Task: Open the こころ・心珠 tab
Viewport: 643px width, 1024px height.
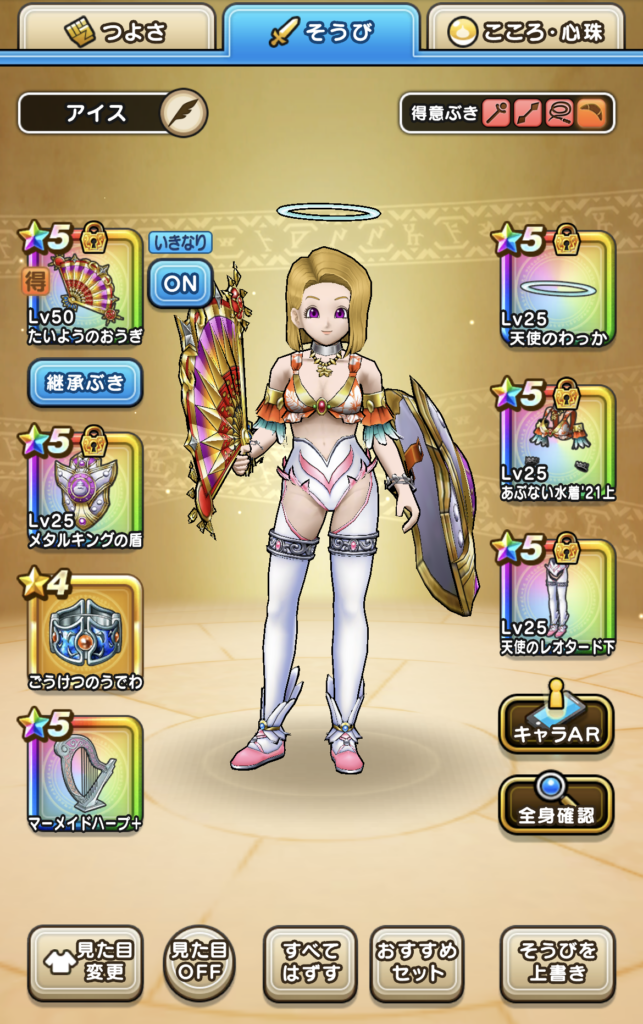Action: (534, 30)
